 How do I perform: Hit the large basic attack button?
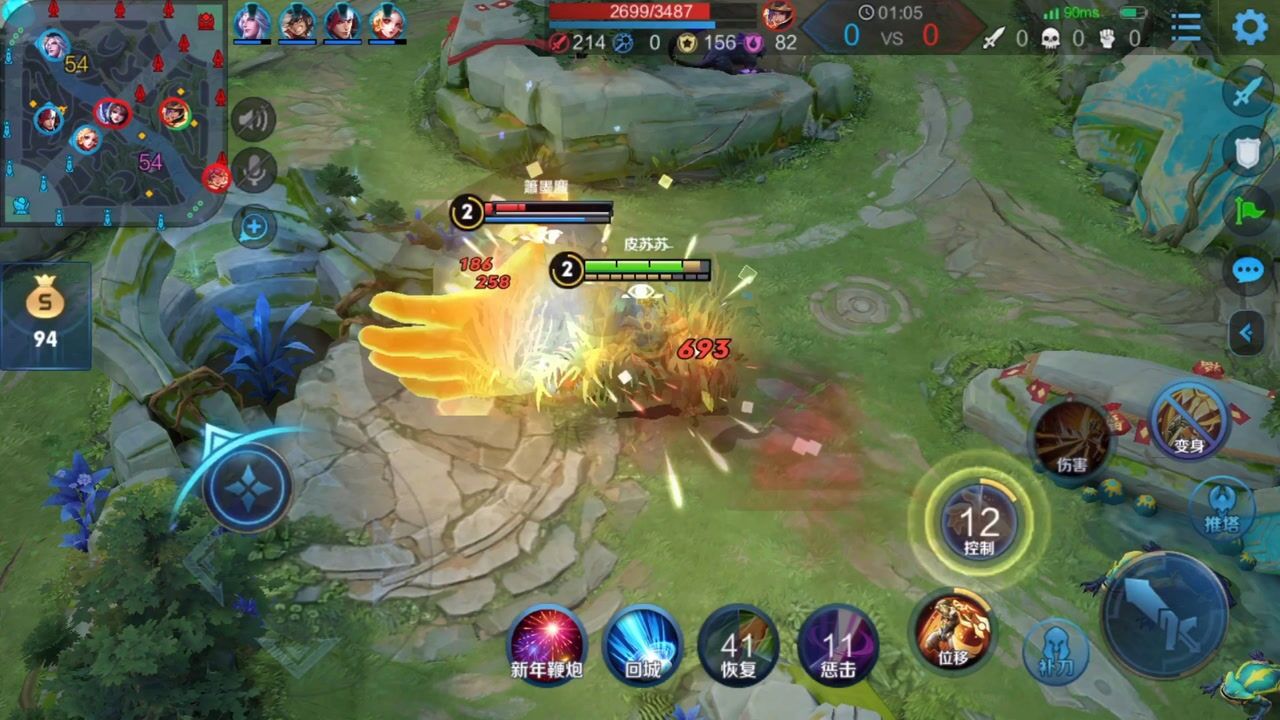click(1164, 614)
